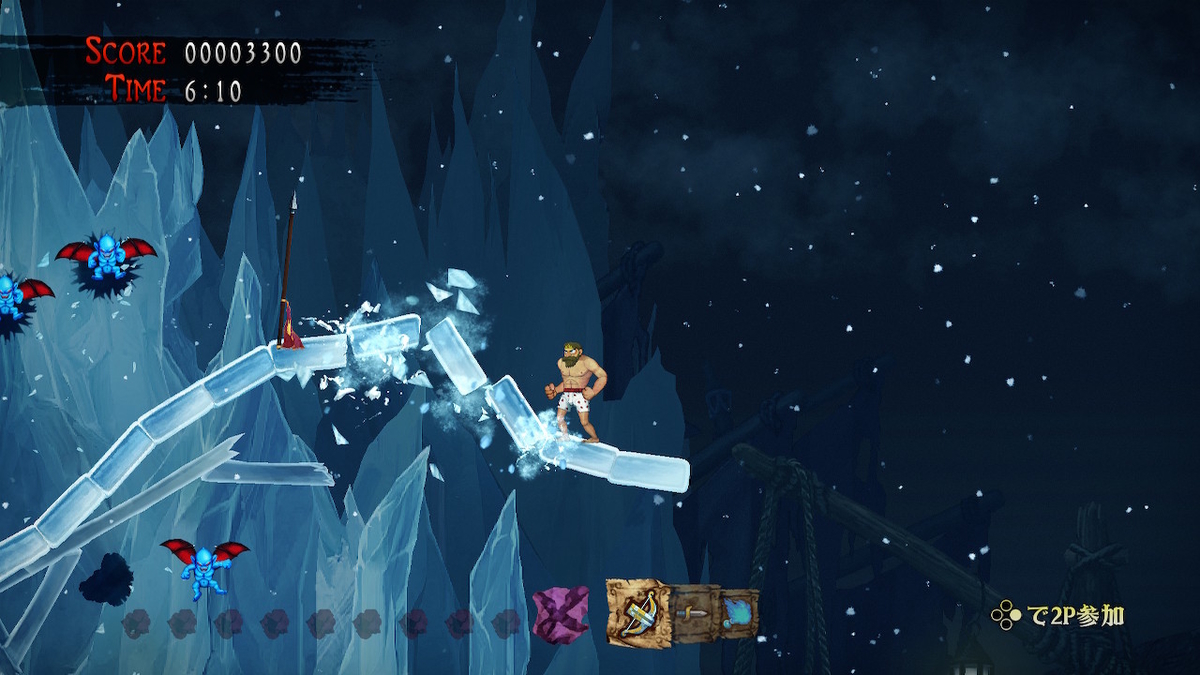Screen dimensions: 1200x675
Task: Switch to the dagger weapon slot
Action: point(695,611)
